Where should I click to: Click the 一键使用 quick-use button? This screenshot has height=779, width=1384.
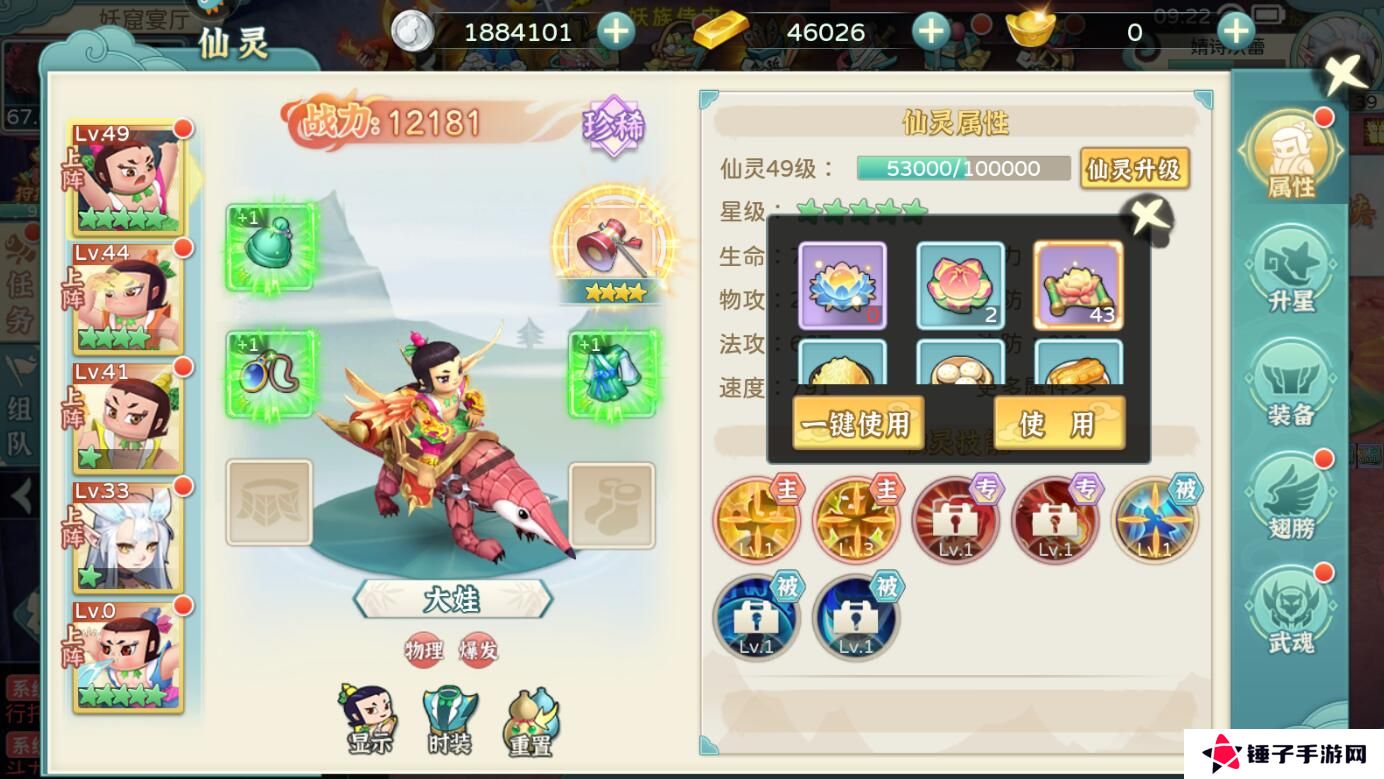click(x=856, y=423)
